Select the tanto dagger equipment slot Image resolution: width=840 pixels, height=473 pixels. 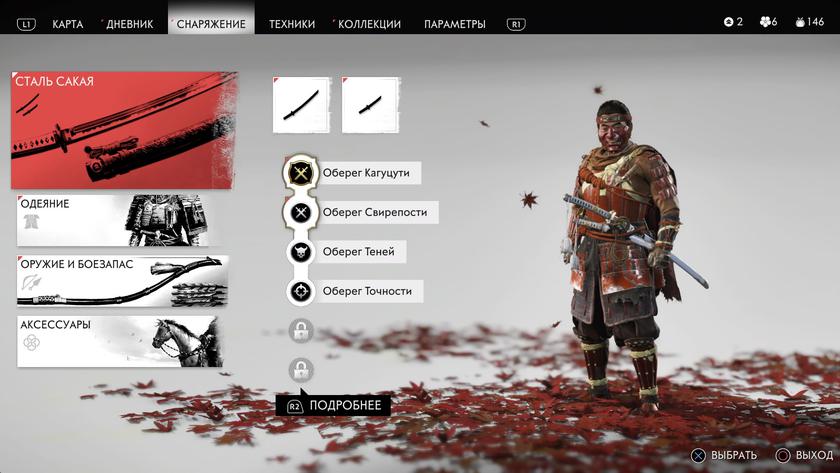[x=370, y=105]
